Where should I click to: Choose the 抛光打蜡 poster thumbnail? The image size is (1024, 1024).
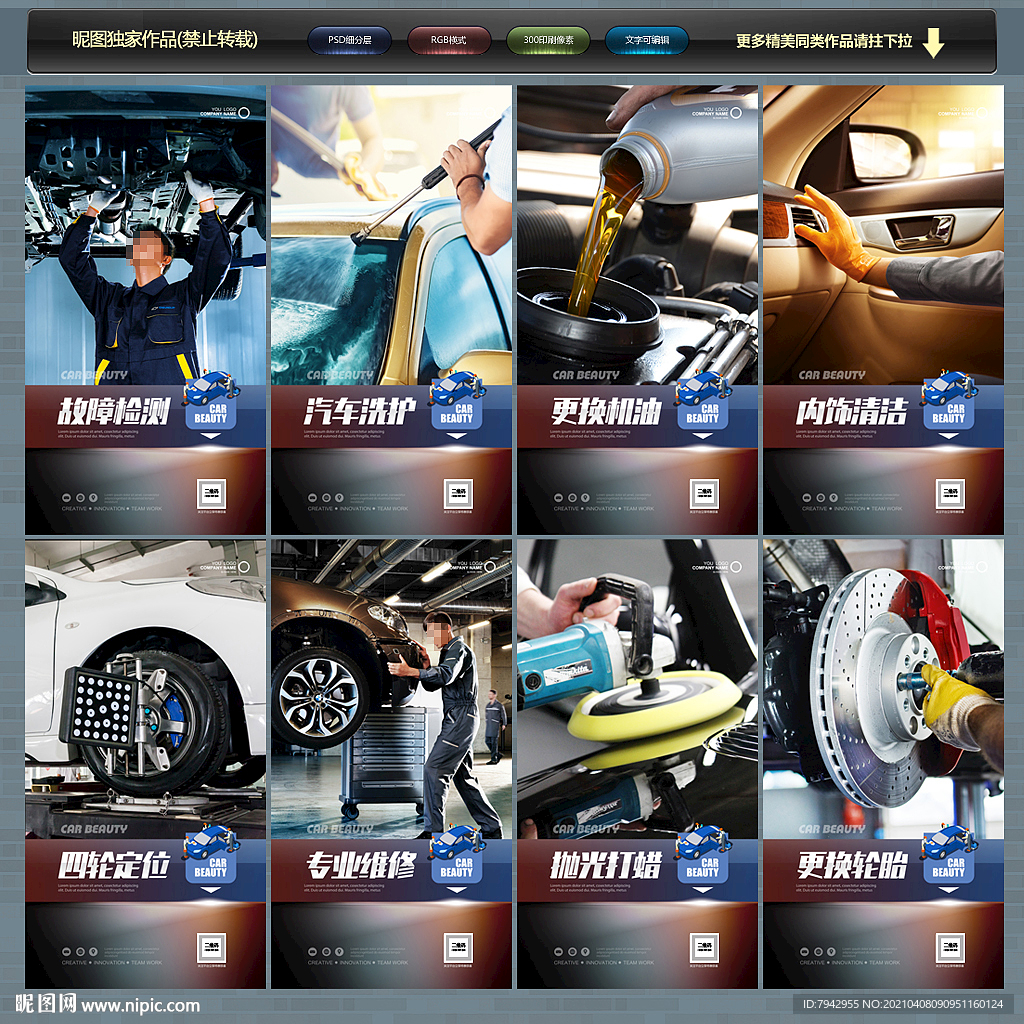point(637,764)
